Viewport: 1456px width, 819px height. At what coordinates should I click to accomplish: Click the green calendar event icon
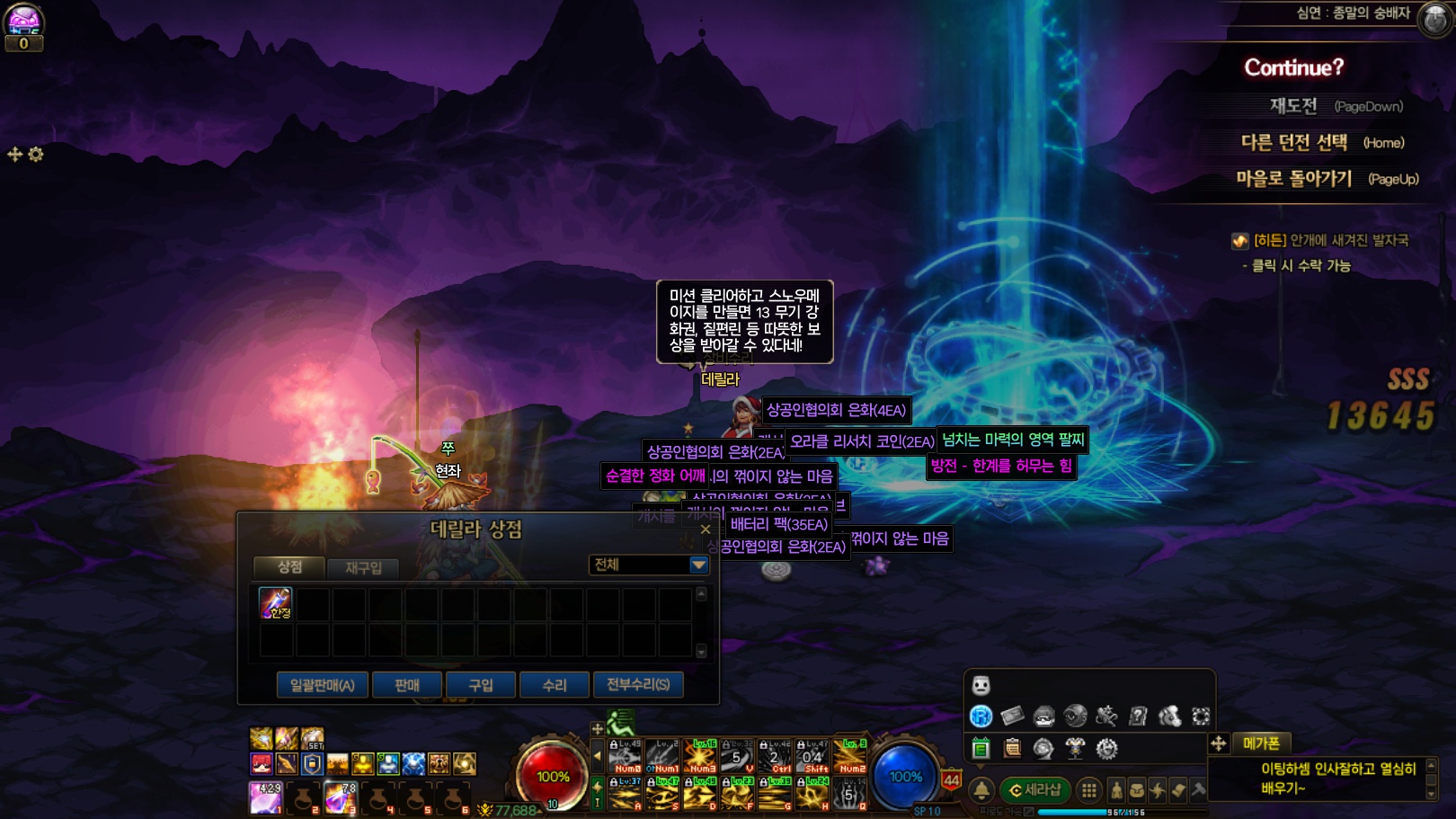981,748
